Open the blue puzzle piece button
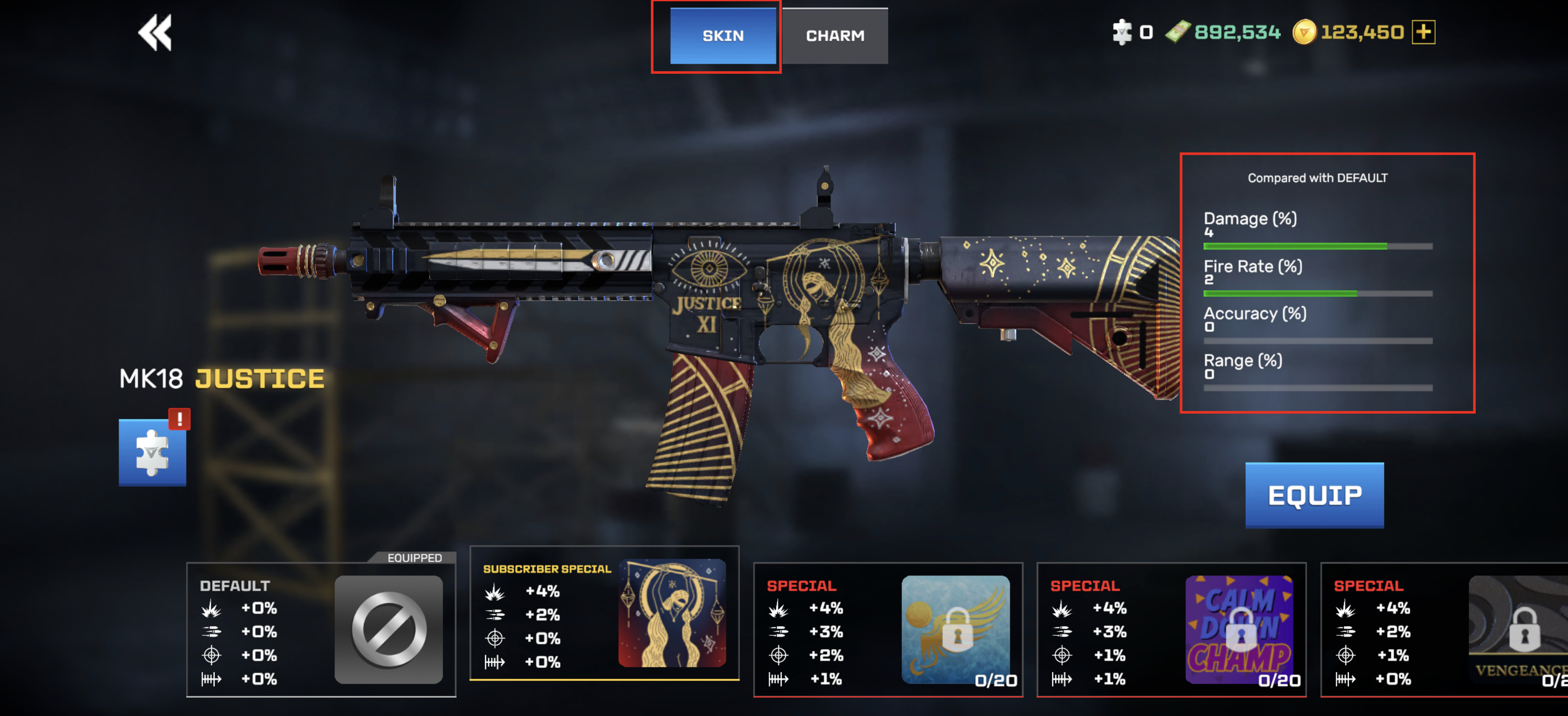Viewport: 1568px width, 716px height. [152, 452]
